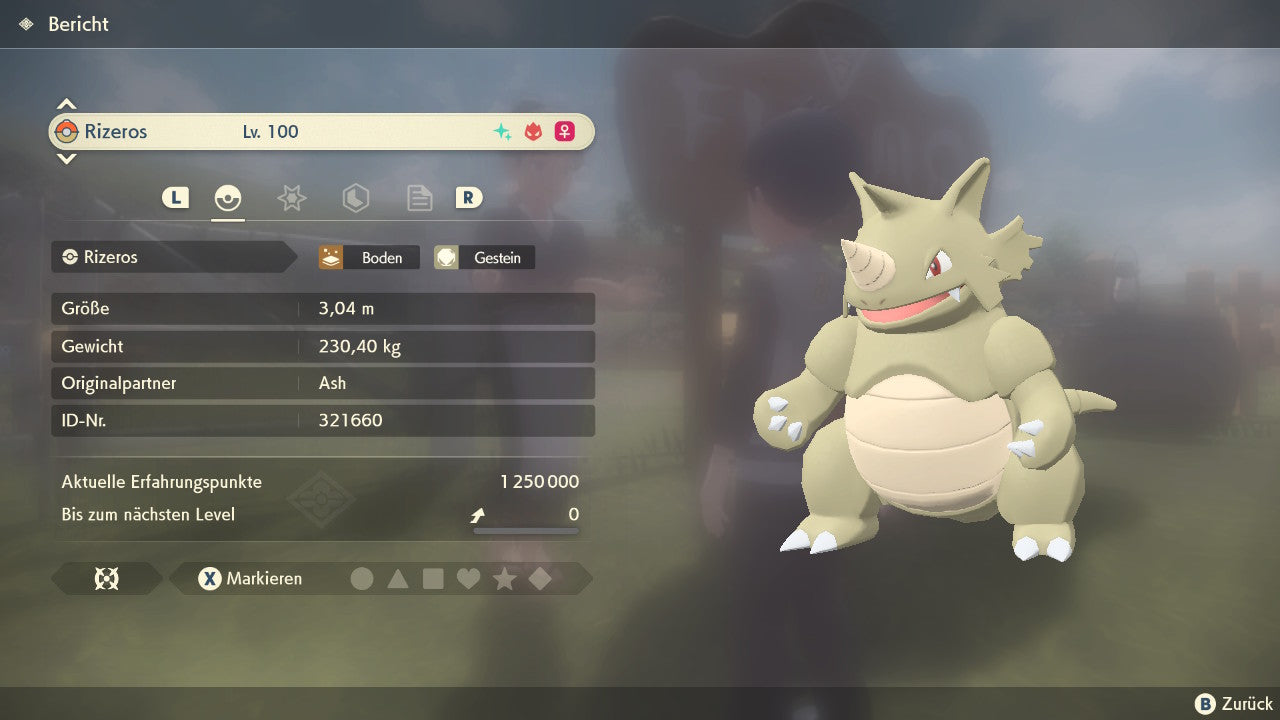Screen dimensions: 1280x720
Task: Toggle the heart marking
Action: tap(468, 578)
